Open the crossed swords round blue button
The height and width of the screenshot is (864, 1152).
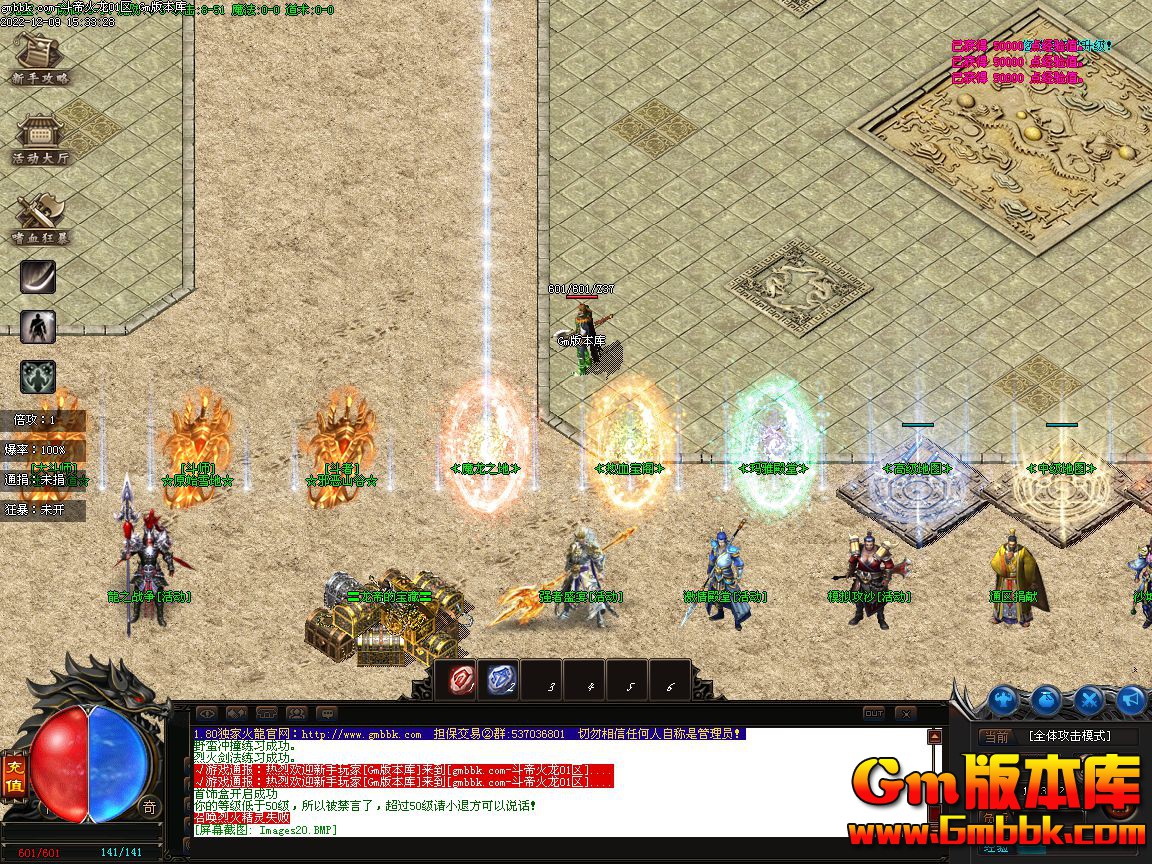coord(1089,700)
